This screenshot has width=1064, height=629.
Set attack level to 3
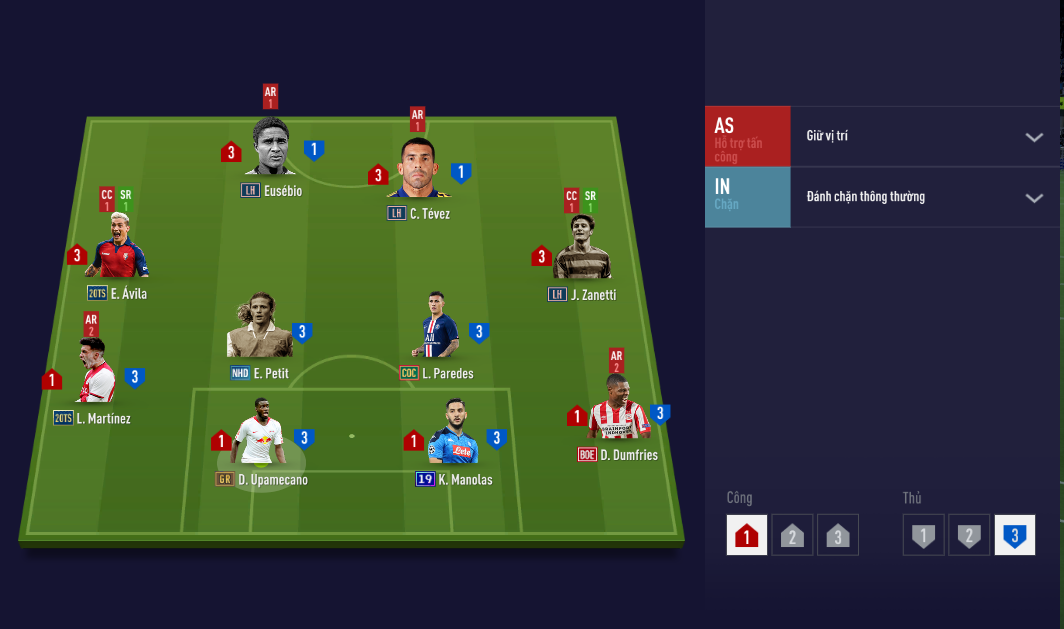[838, 535]
